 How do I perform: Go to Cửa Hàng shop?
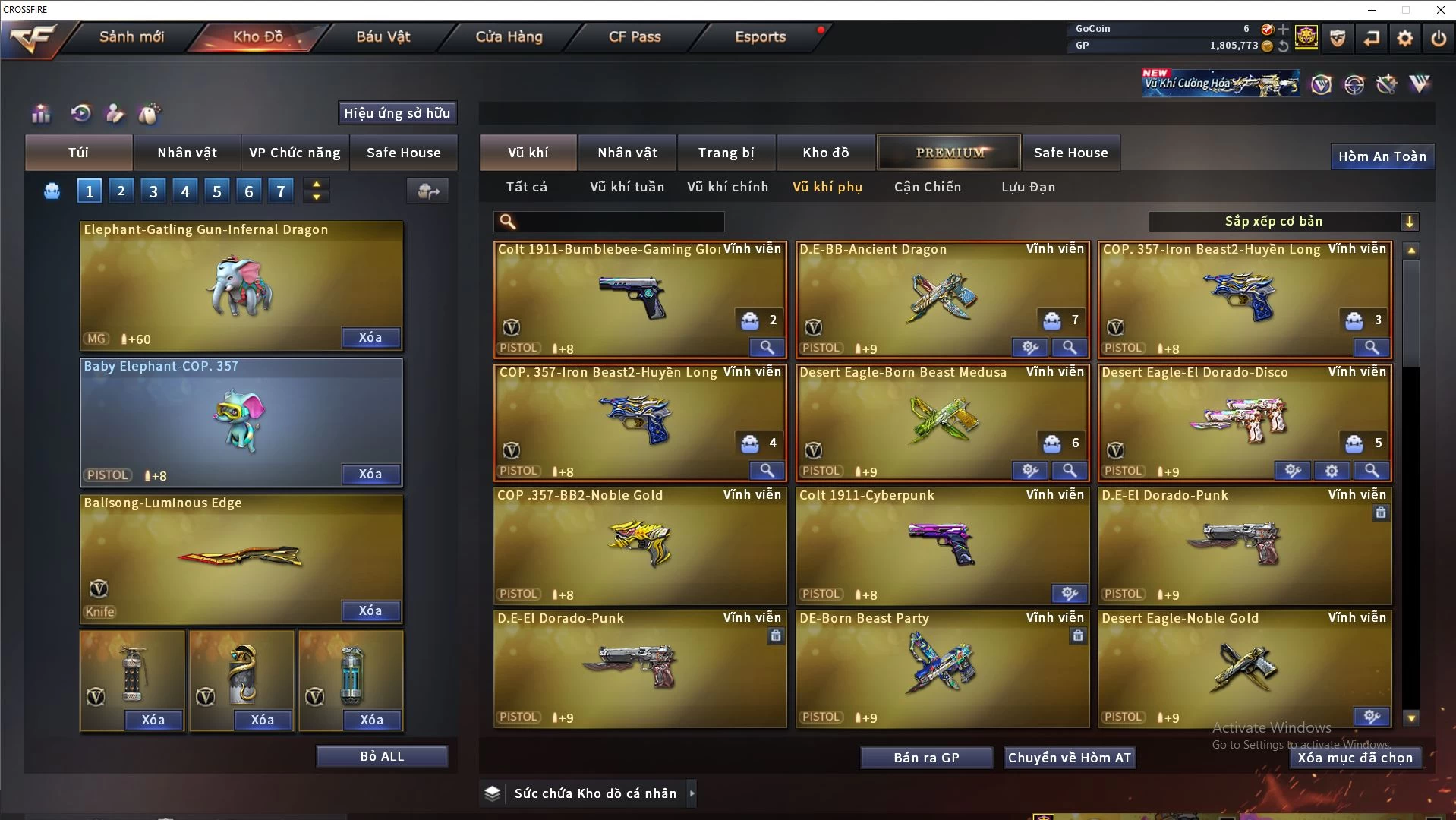click(x=509, y=36)
